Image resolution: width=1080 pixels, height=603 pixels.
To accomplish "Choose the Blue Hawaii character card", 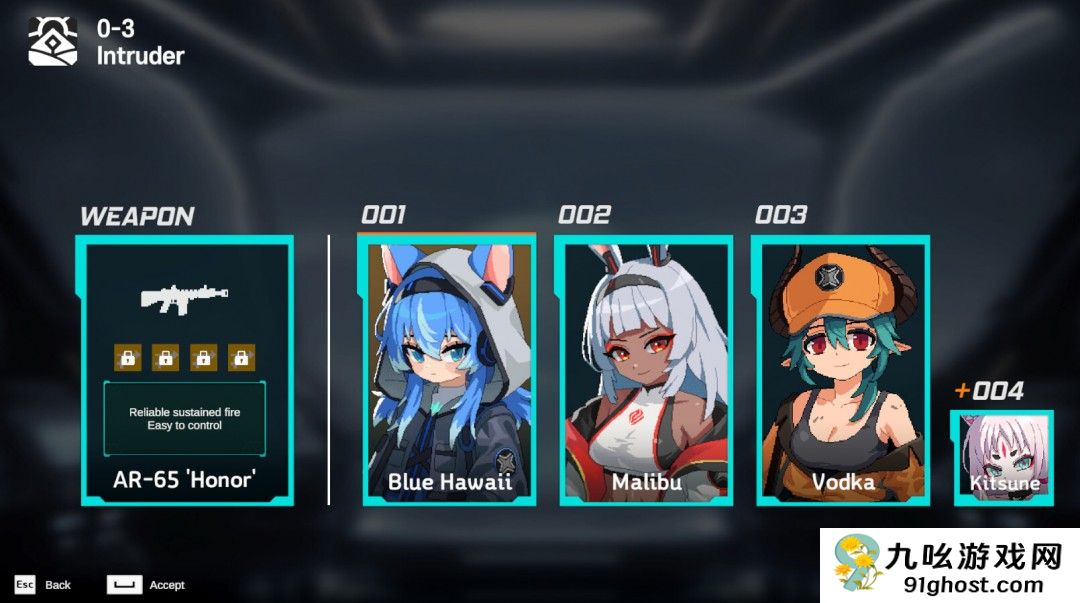I will (x=447, y=370).
